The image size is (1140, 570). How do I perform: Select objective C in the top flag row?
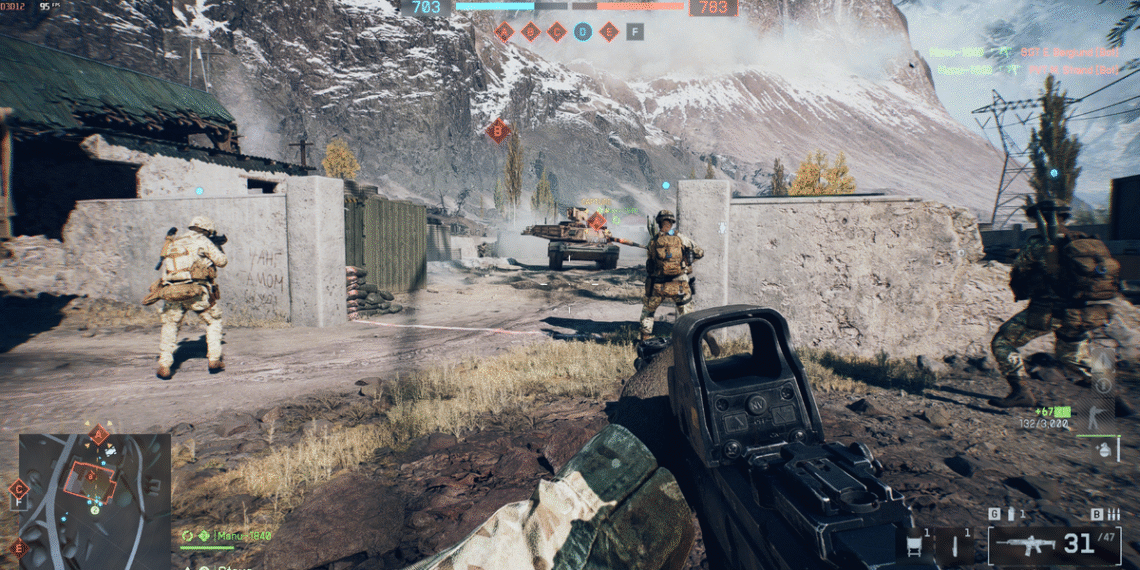(557, 32)
